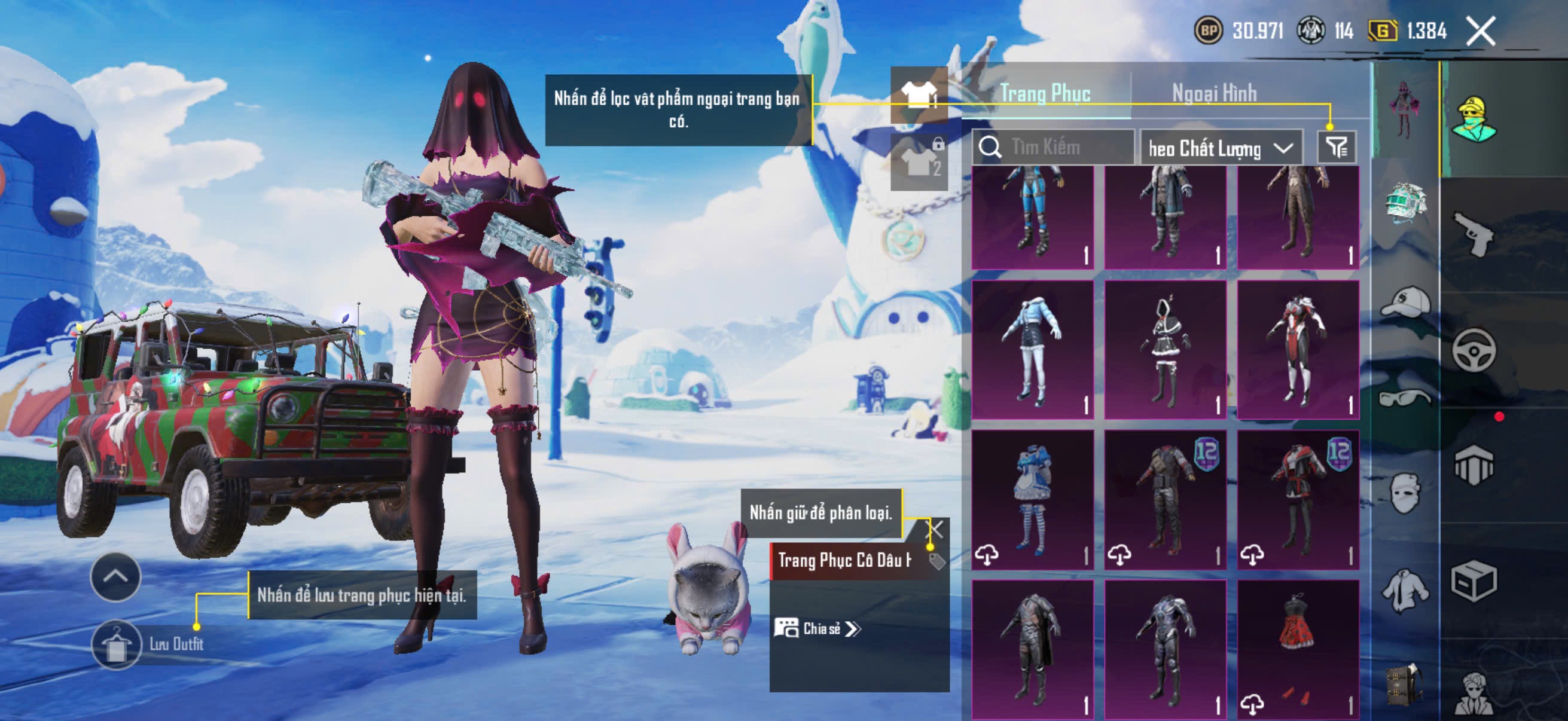Pick the light blue jacket skirt outfit

1032,350
